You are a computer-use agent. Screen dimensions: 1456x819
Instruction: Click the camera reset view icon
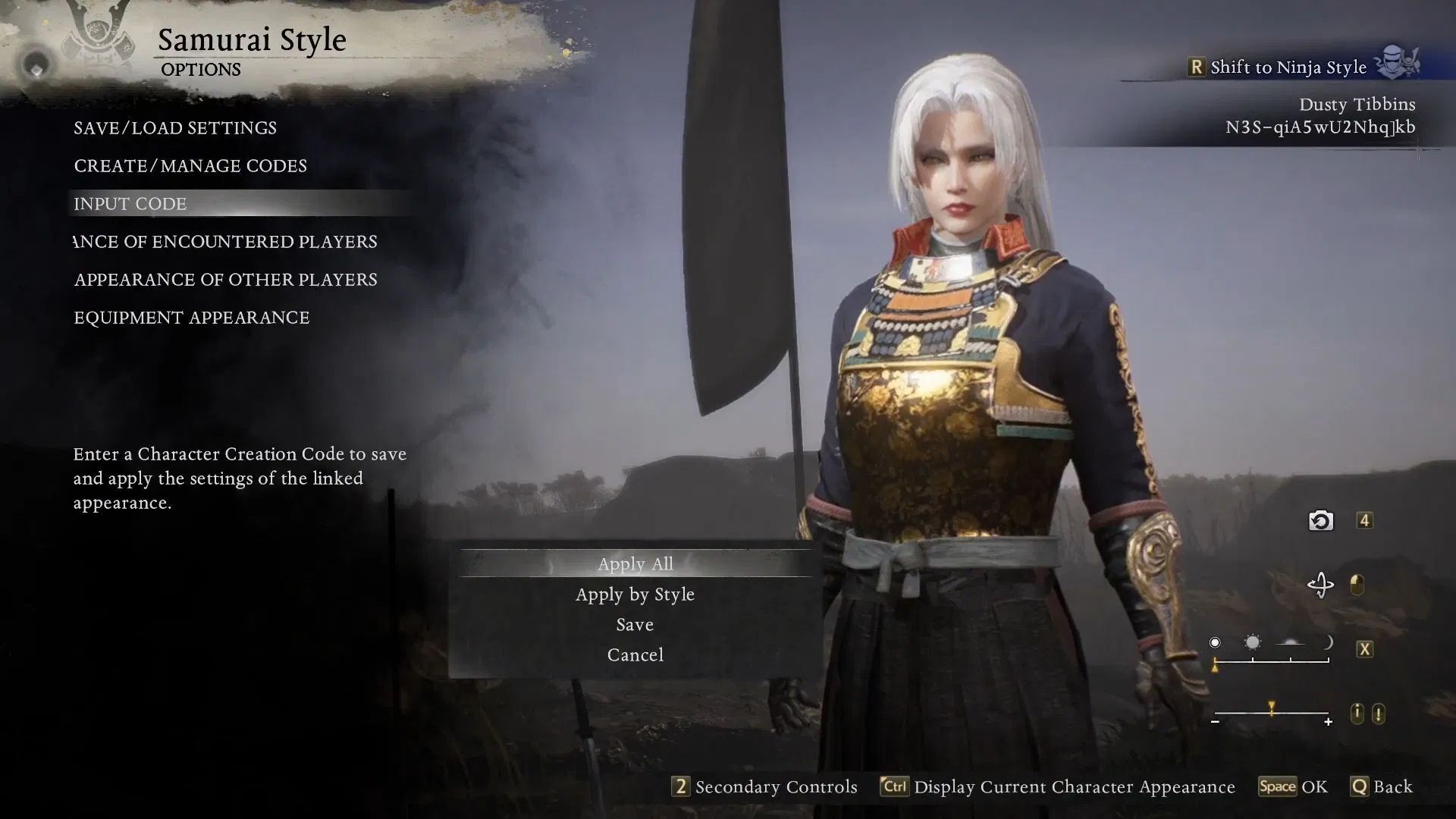point(1320,520)
